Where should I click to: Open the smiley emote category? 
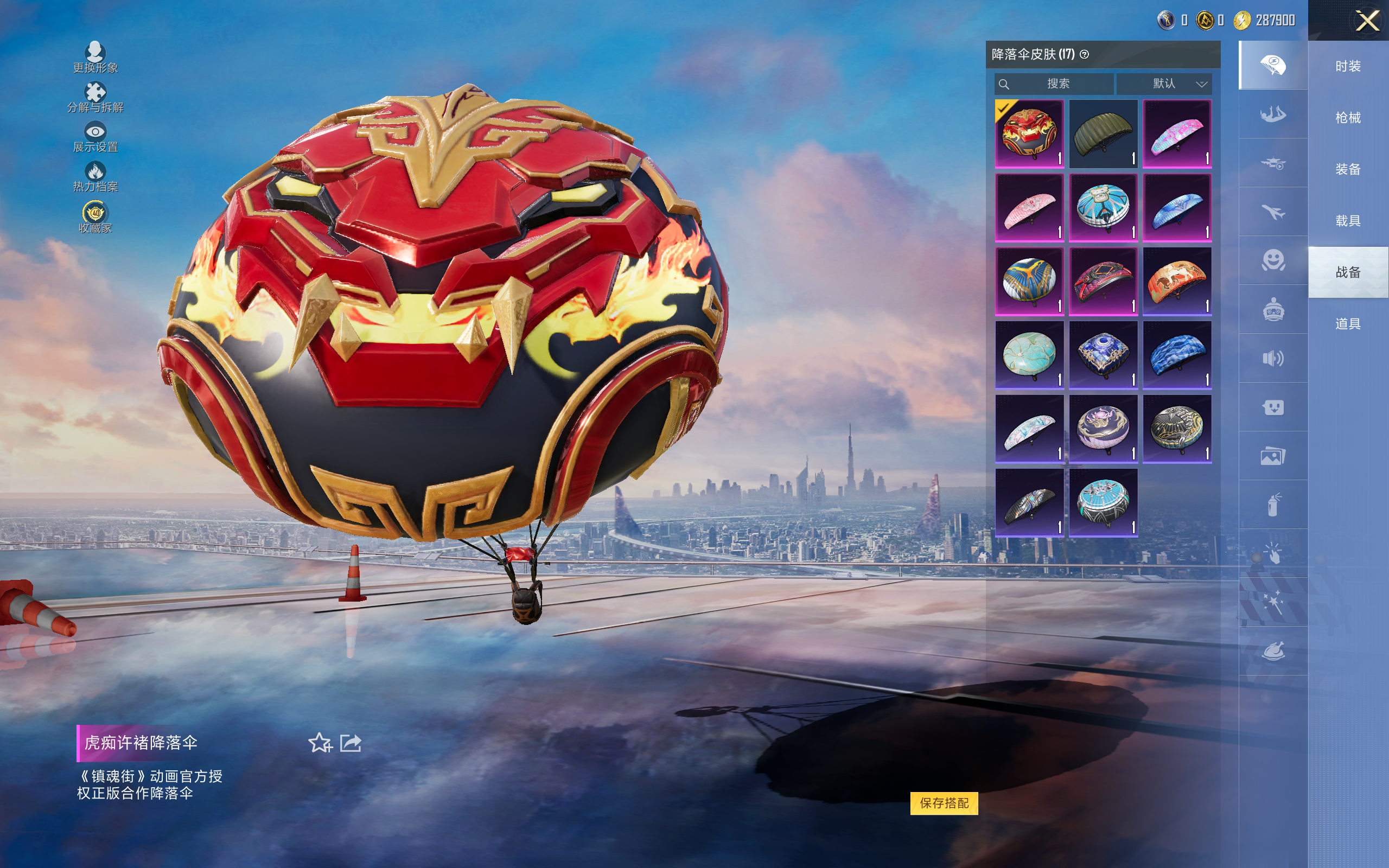click(x=1273, y=260)
